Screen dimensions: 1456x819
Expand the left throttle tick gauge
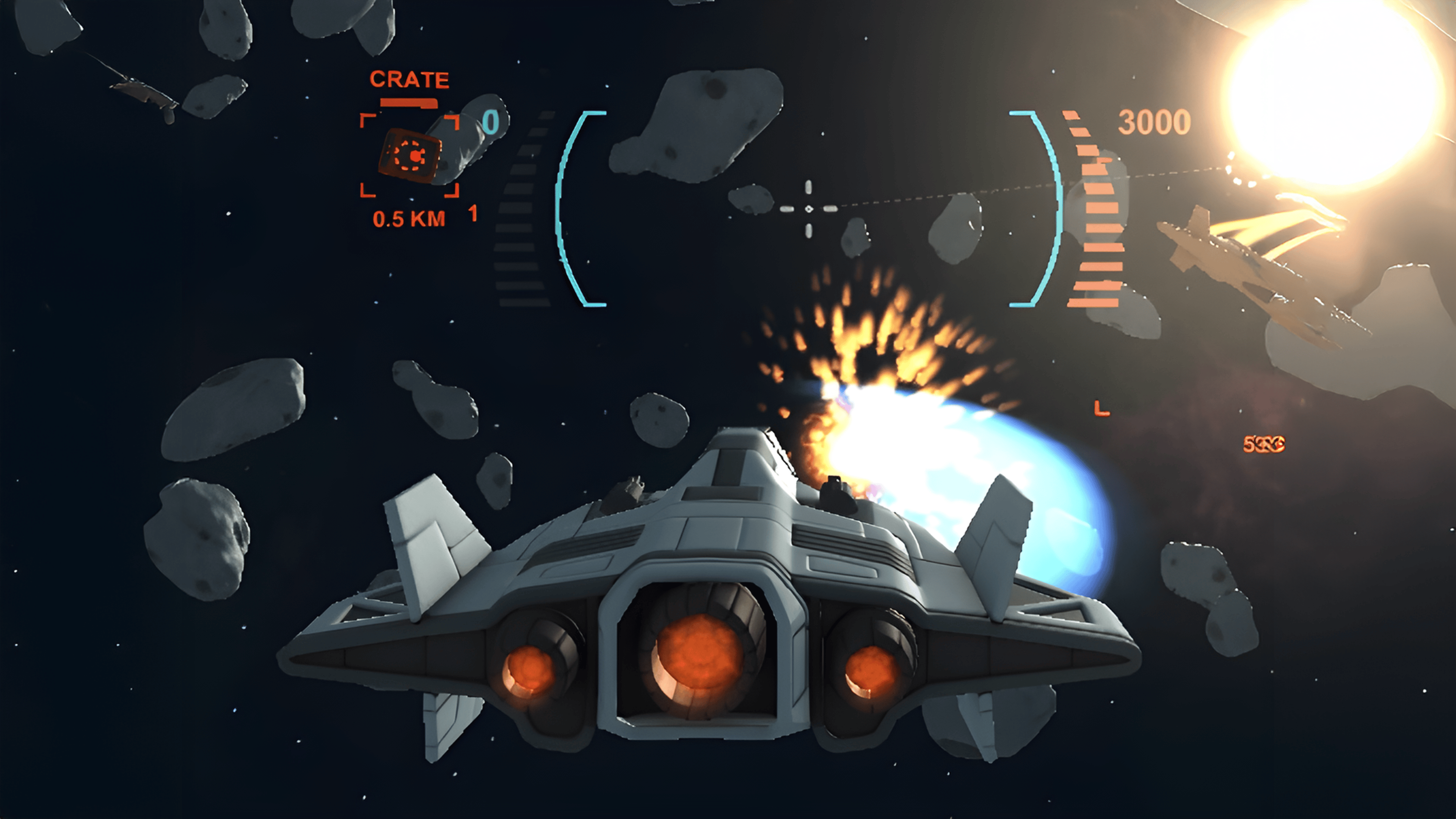[517, 209]
